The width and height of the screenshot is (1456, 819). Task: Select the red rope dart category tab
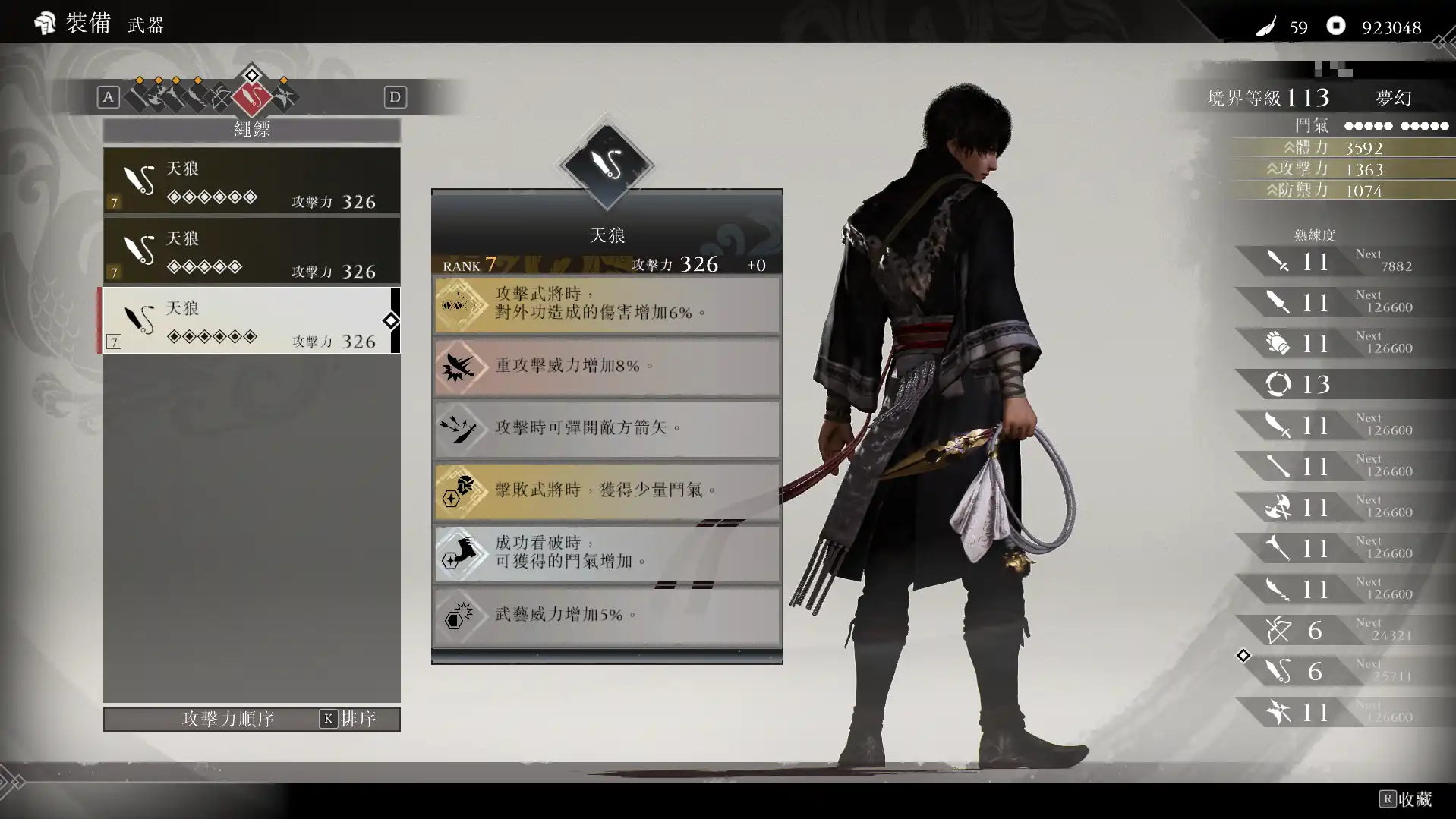click(251, 96)
